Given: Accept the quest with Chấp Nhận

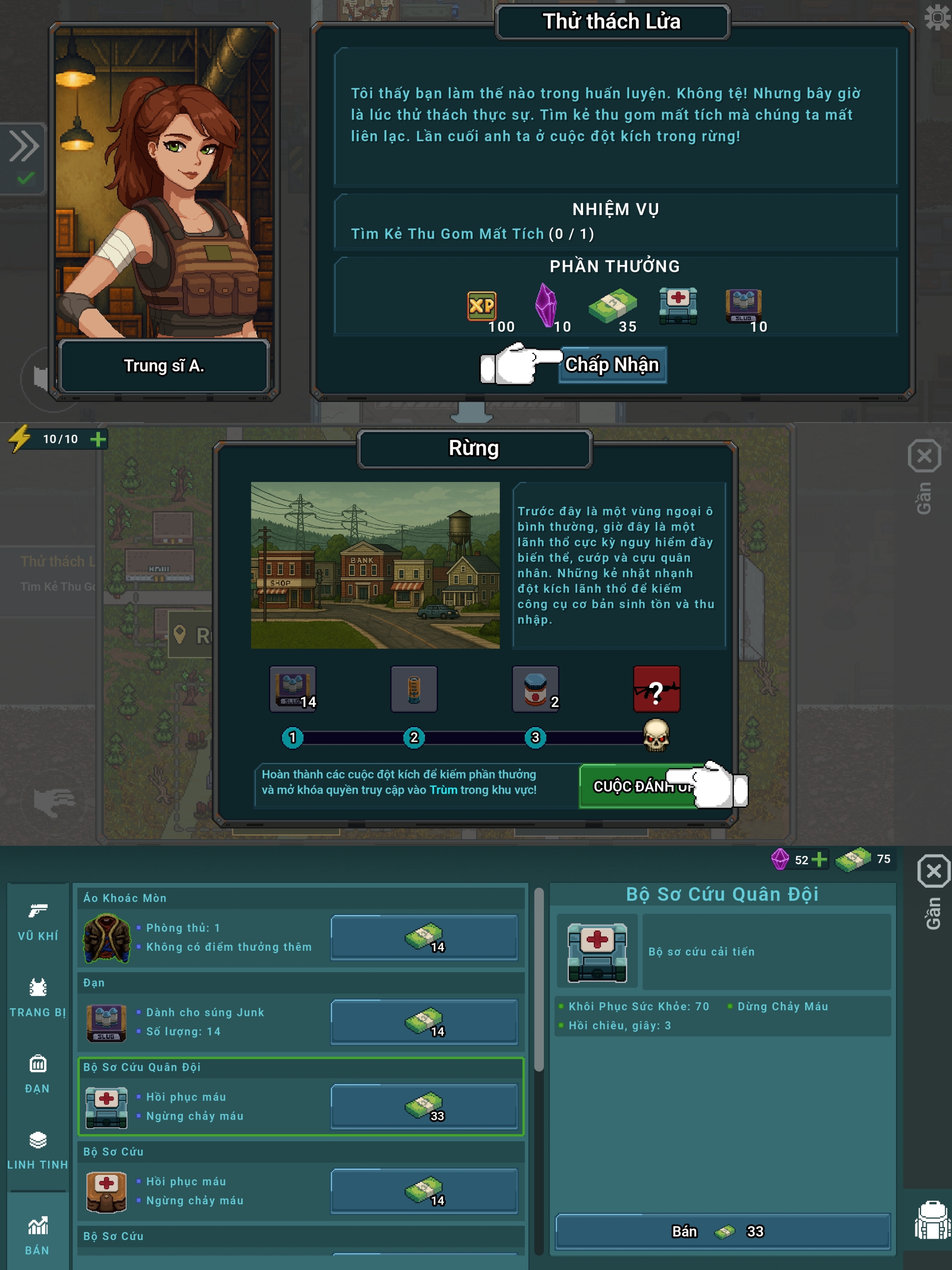Looking at the screenshot, I should tap(612, 365).
